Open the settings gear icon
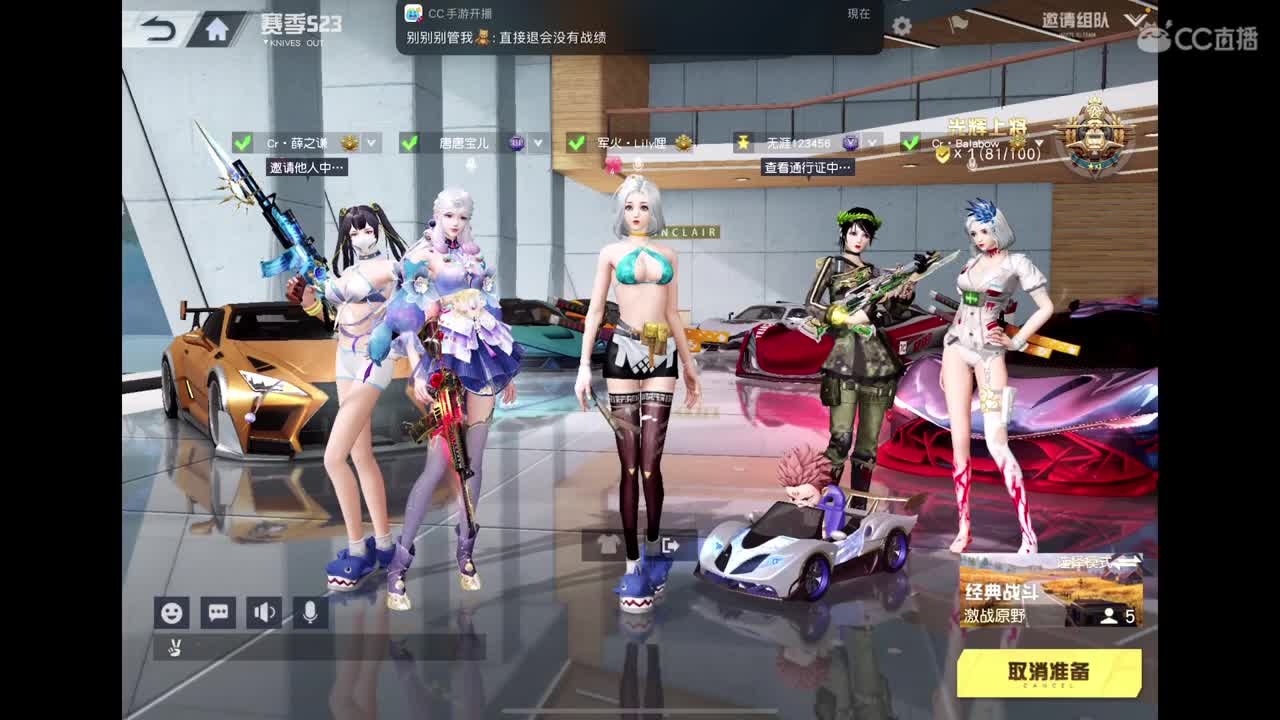1280x720 pixels. (x=901, y=23)
